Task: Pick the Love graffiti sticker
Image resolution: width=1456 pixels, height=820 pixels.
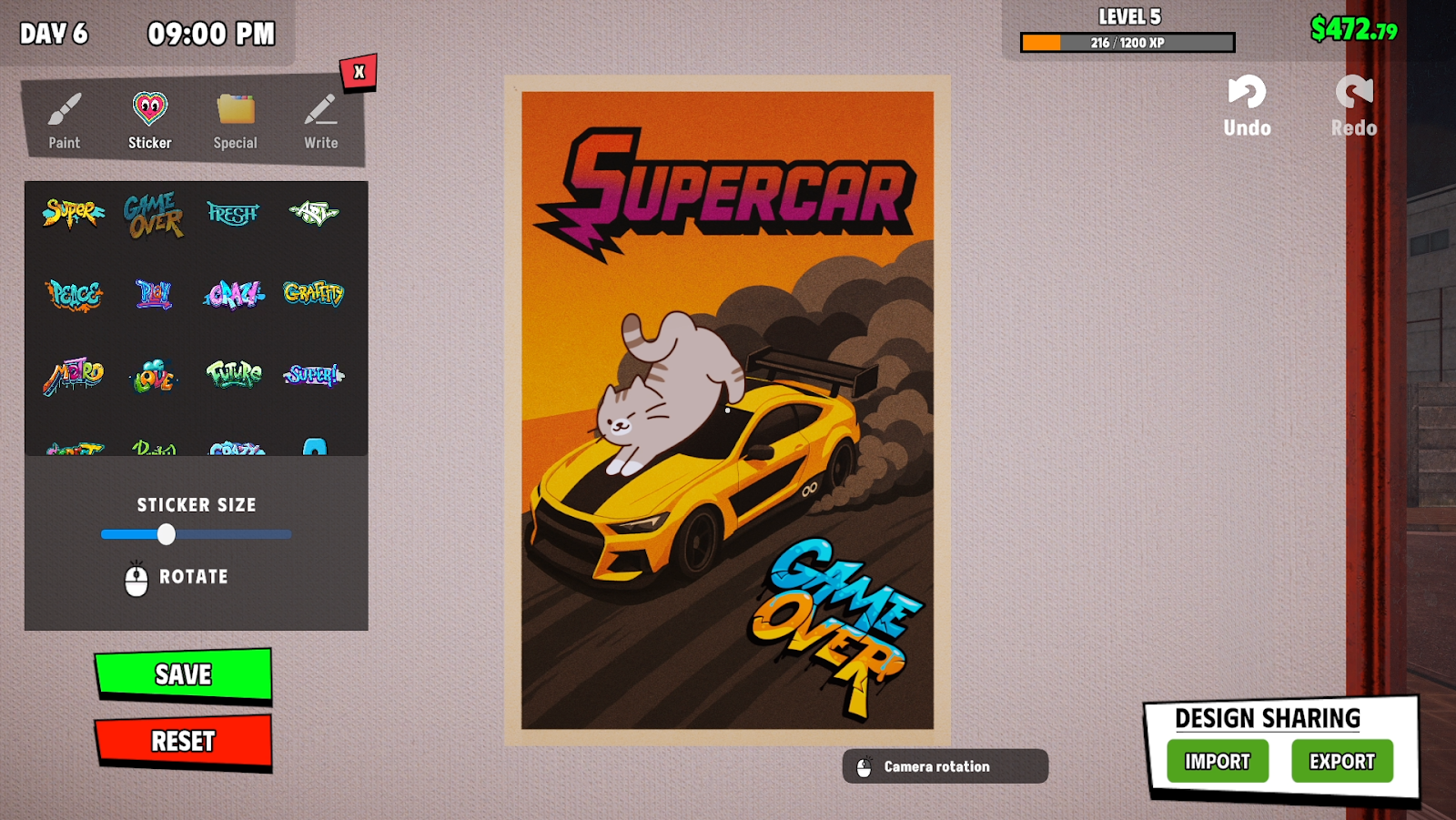Action: pyautogui.click(x=153, y=375)
